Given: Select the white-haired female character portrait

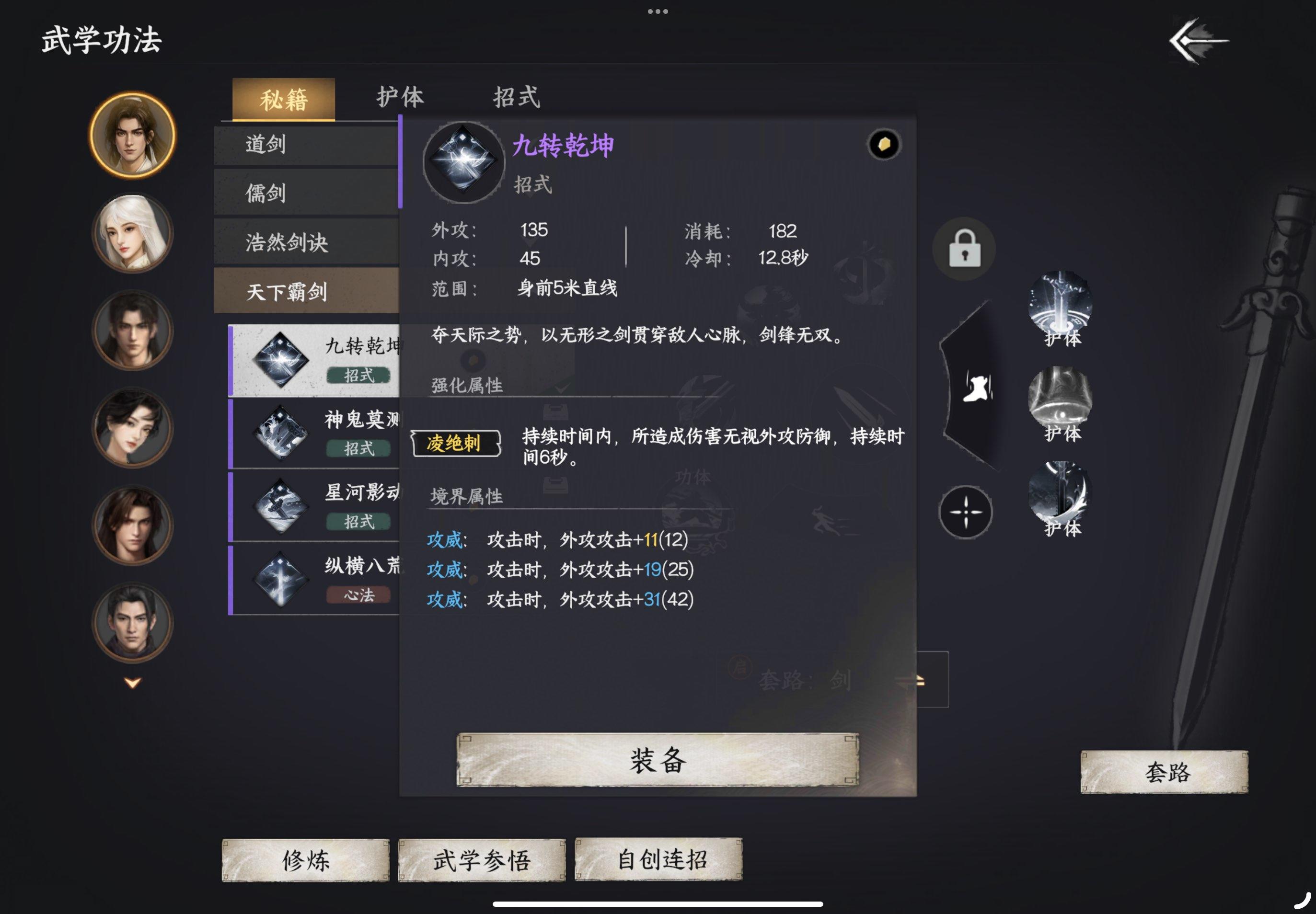Looking at the screenshot, I should pos(131,235).
